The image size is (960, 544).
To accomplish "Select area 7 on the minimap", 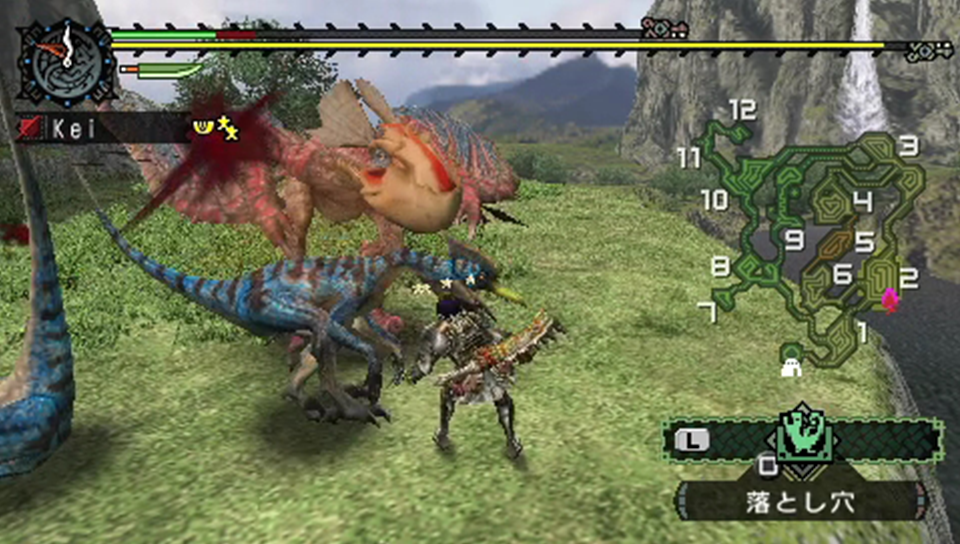I will pos(708,312).
